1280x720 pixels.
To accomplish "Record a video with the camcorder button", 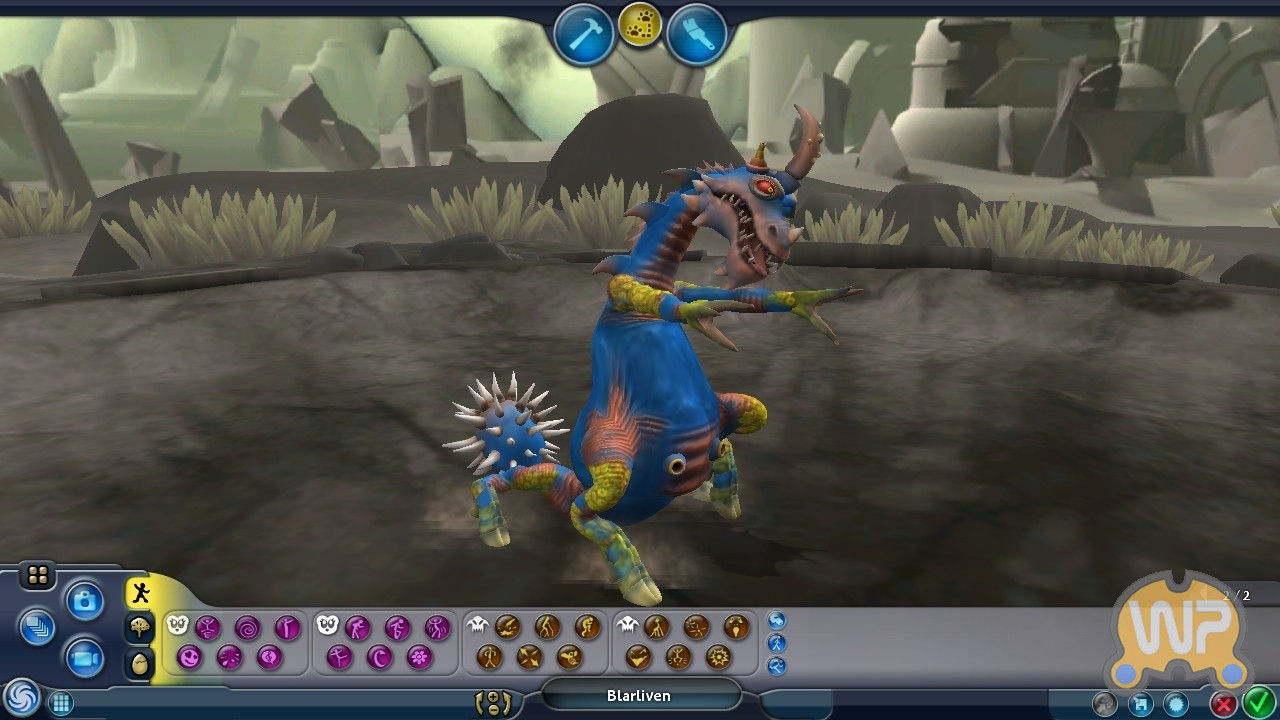I will pyautogui.click(x=85, y=658).
